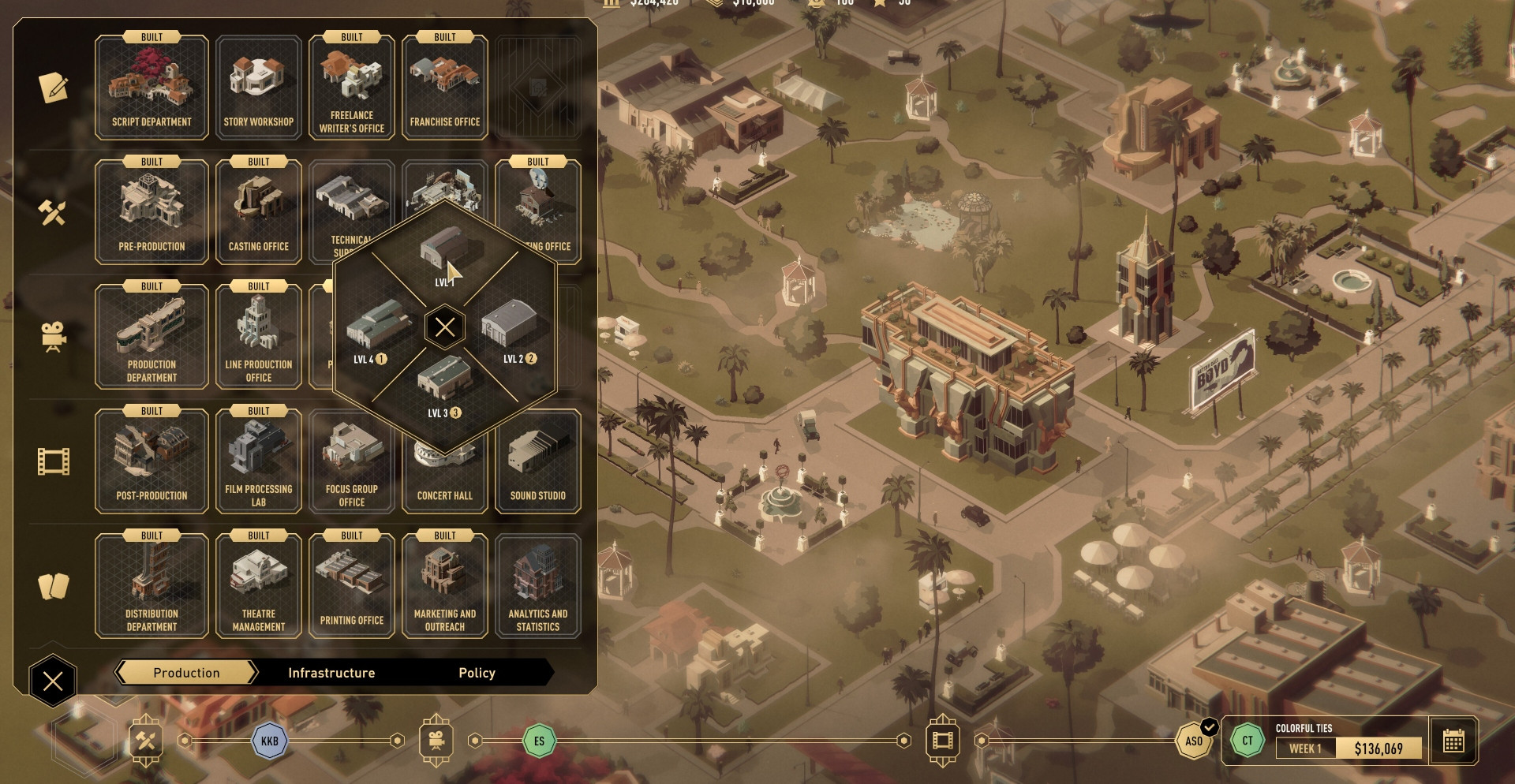Close the building panel with X button

click(53, 681)
